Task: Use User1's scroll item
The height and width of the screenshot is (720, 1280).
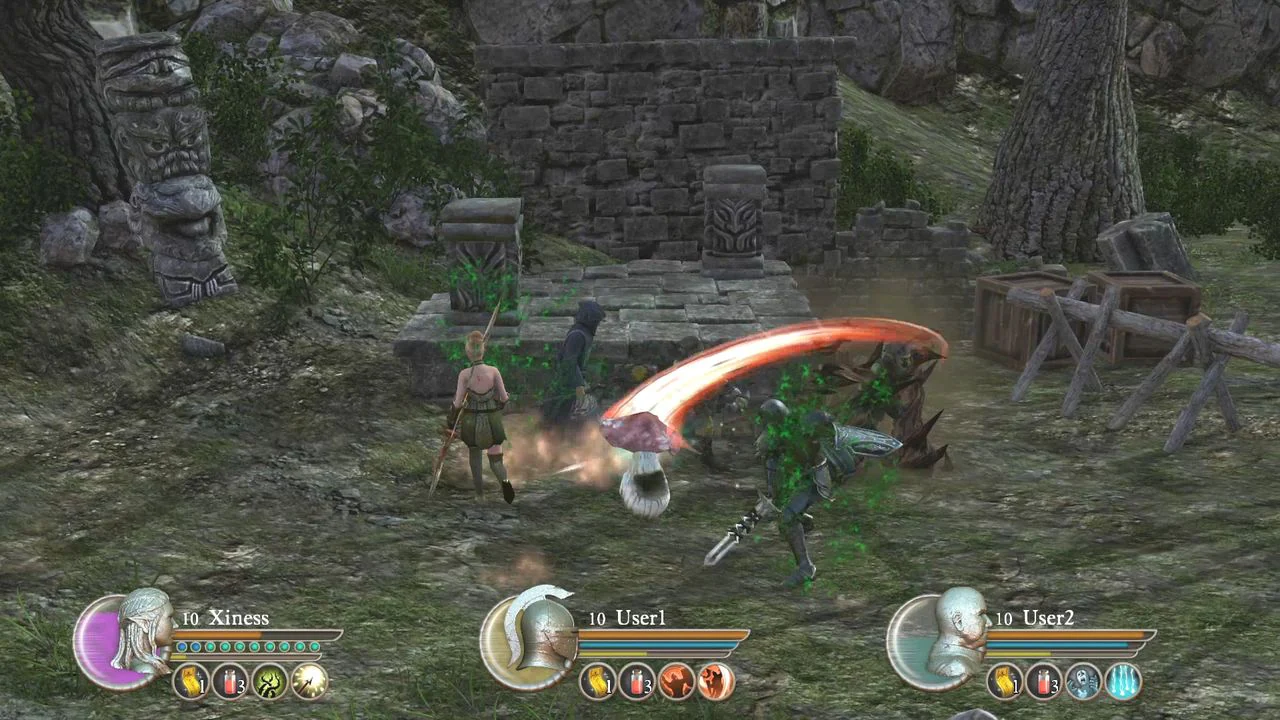Action: point(597,681)
